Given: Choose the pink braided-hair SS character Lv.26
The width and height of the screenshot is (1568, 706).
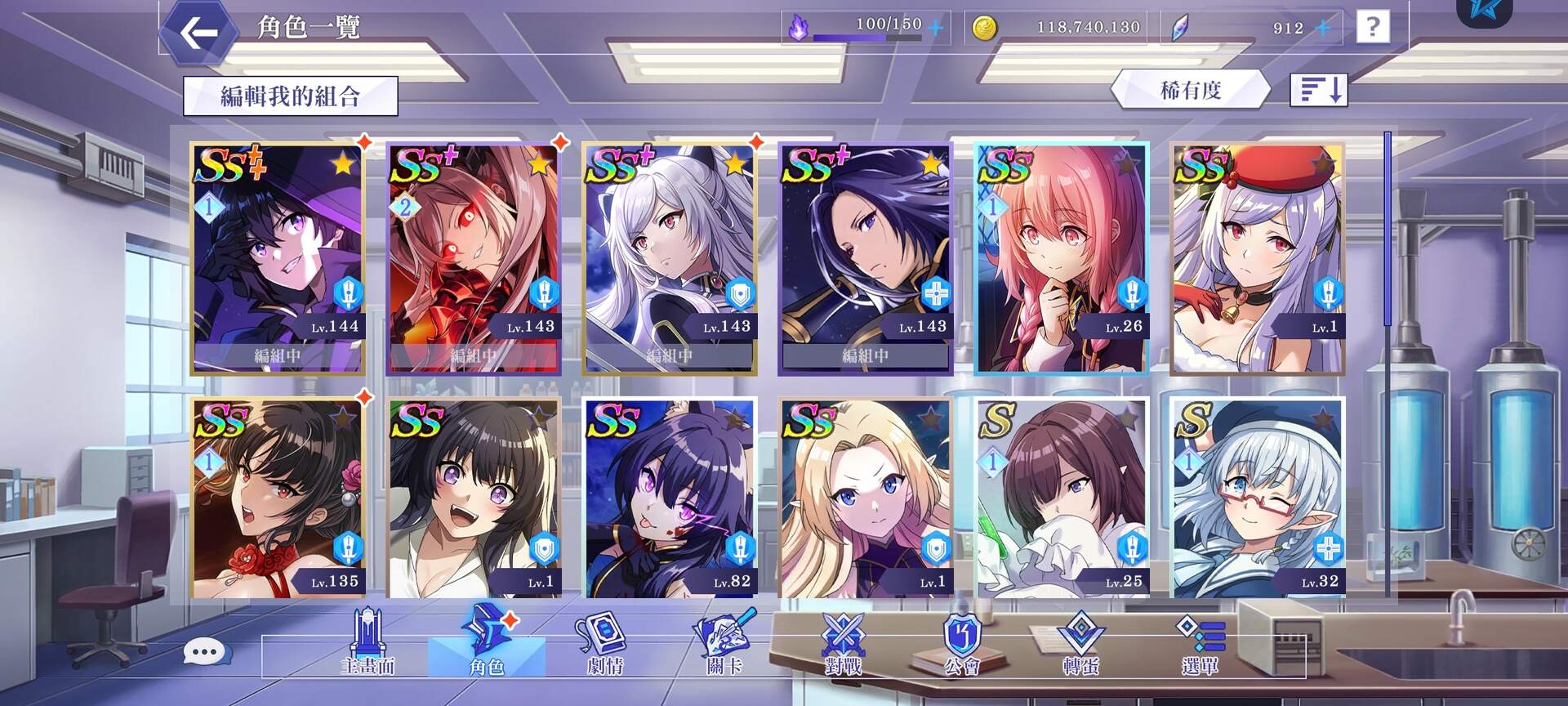Looking at the screenshot, I should point(1062,258).
